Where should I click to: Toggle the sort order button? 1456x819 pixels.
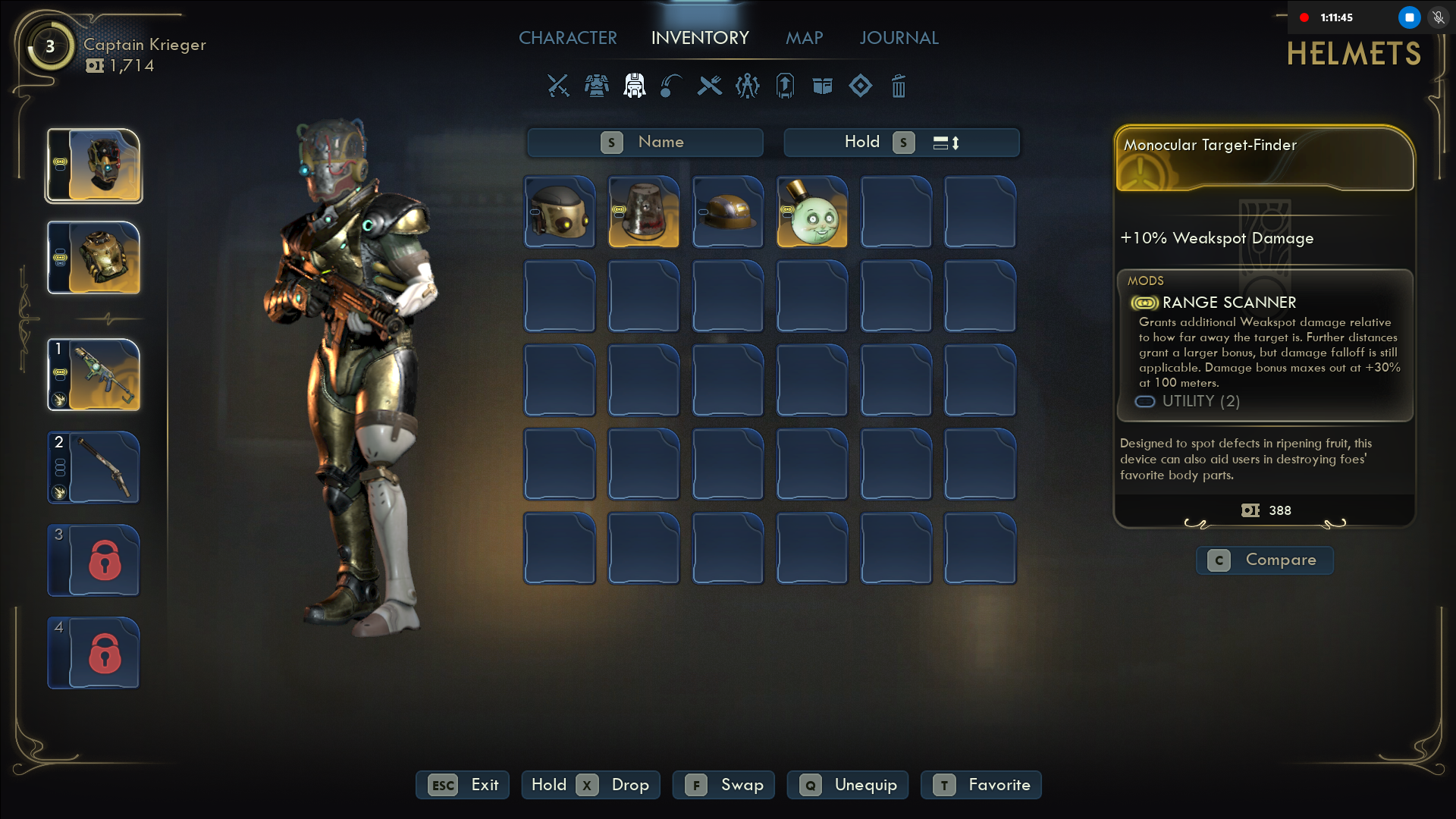[x=946, y=143]
